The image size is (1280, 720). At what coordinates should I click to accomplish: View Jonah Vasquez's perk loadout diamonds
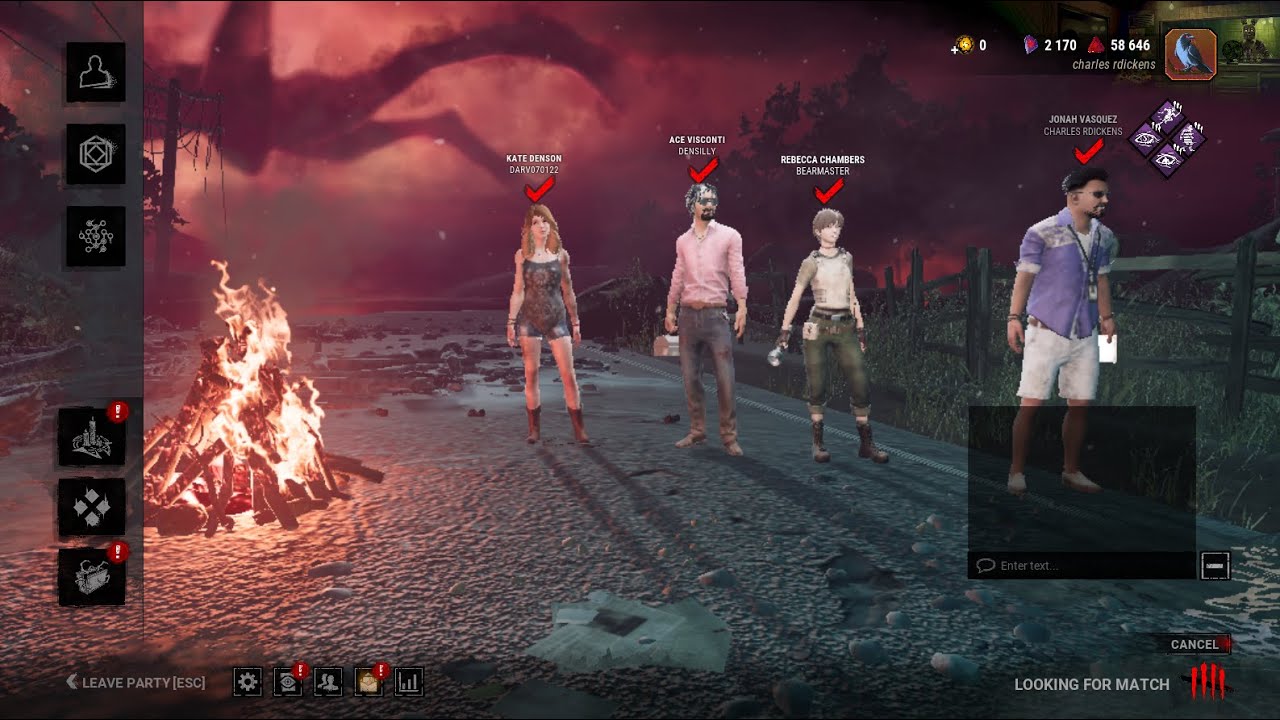pos(1167,138)
